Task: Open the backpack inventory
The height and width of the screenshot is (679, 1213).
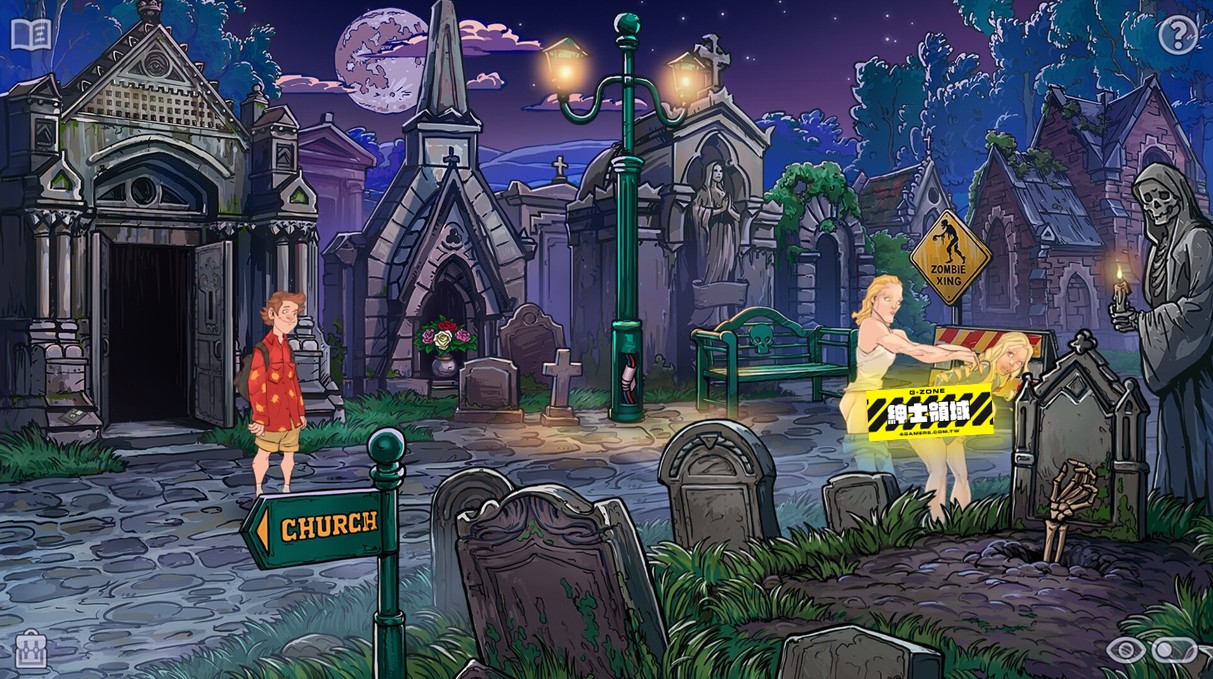Action: coord(31,651)
